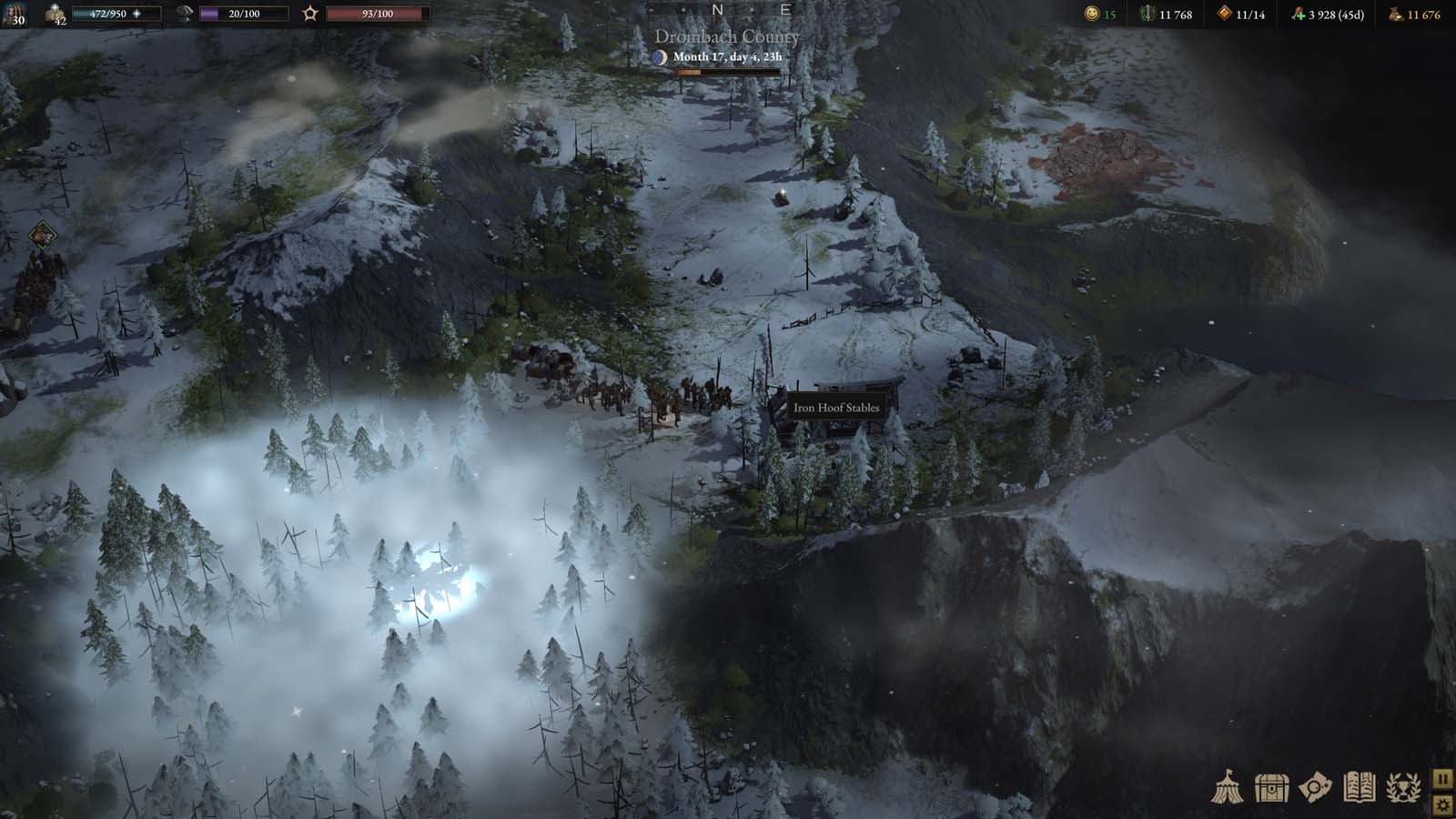Select the Iron Hoof Stables label
Image resolution: width=1456 pixels, height=819 pixels.
point(836,408)
